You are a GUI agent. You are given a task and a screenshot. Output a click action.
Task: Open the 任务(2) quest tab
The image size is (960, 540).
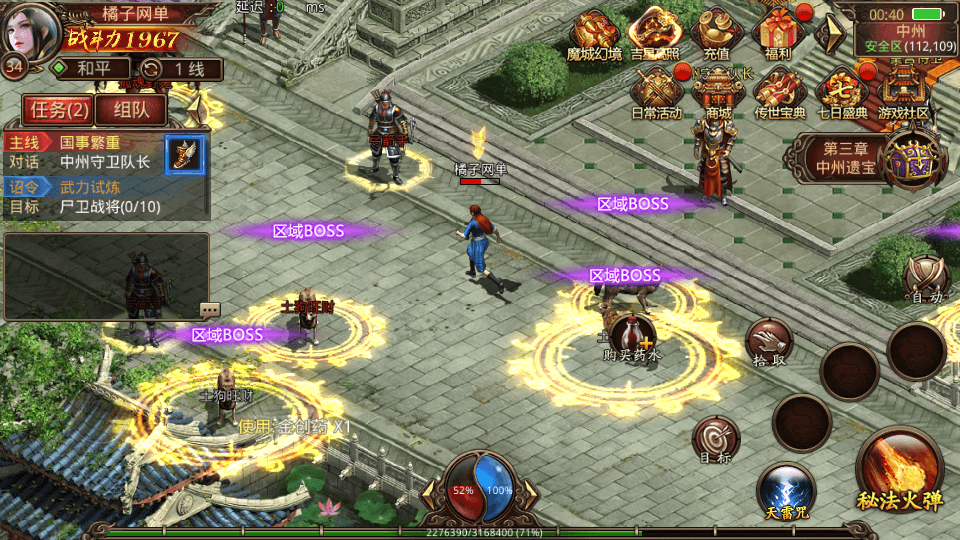point(58,109)
